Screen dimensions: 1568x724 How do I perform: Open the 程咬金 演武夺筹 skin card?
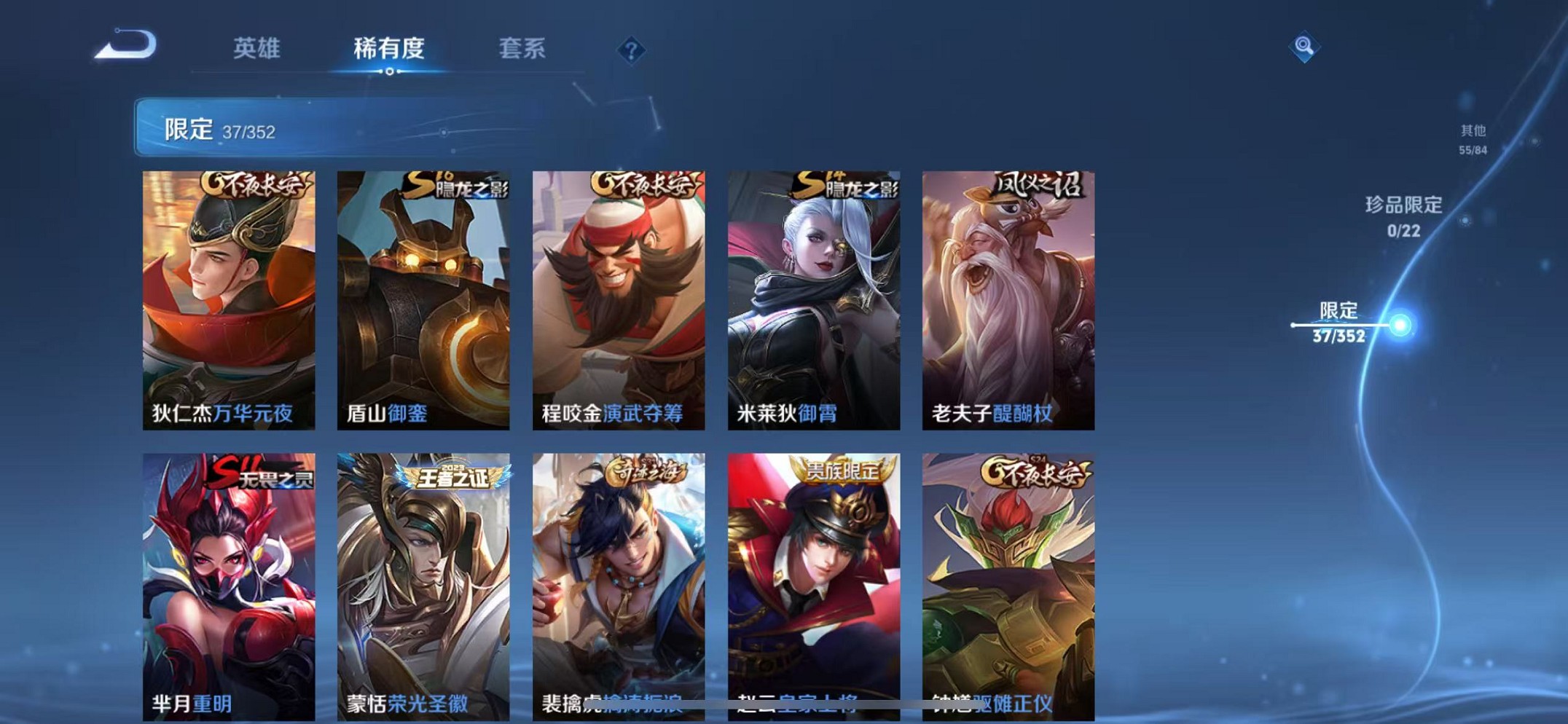[619, 299]
